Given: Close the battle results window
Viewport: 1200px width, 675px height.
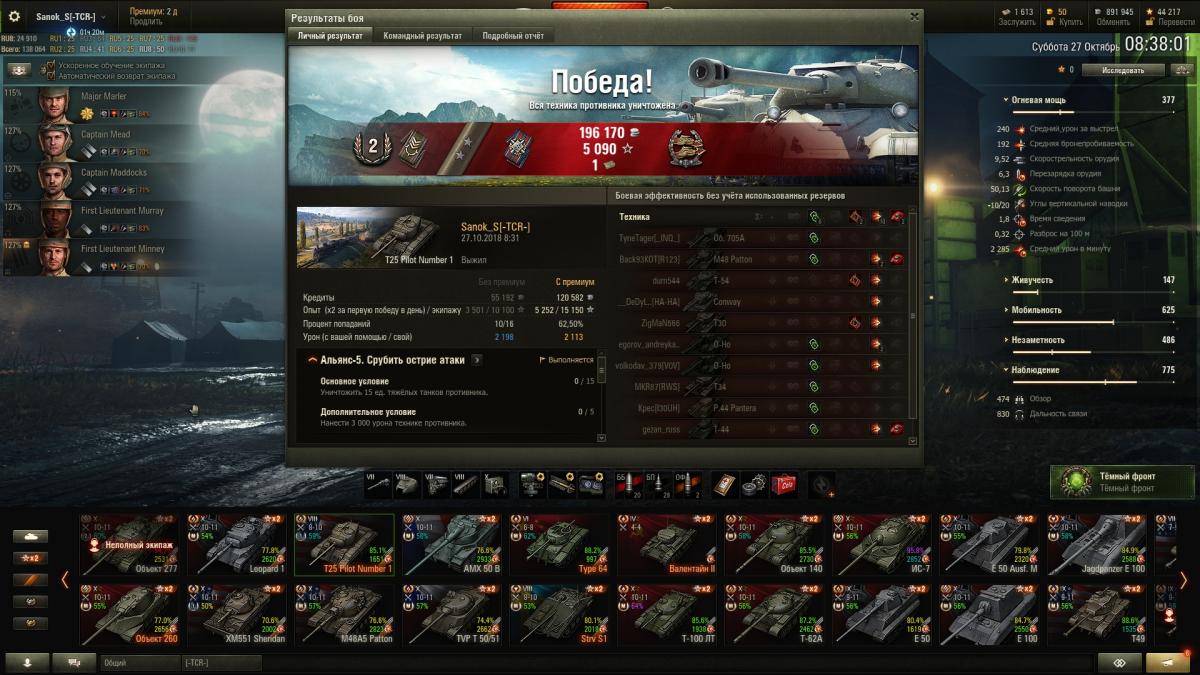Looking at the screenshot, I should tap(914, 17).
